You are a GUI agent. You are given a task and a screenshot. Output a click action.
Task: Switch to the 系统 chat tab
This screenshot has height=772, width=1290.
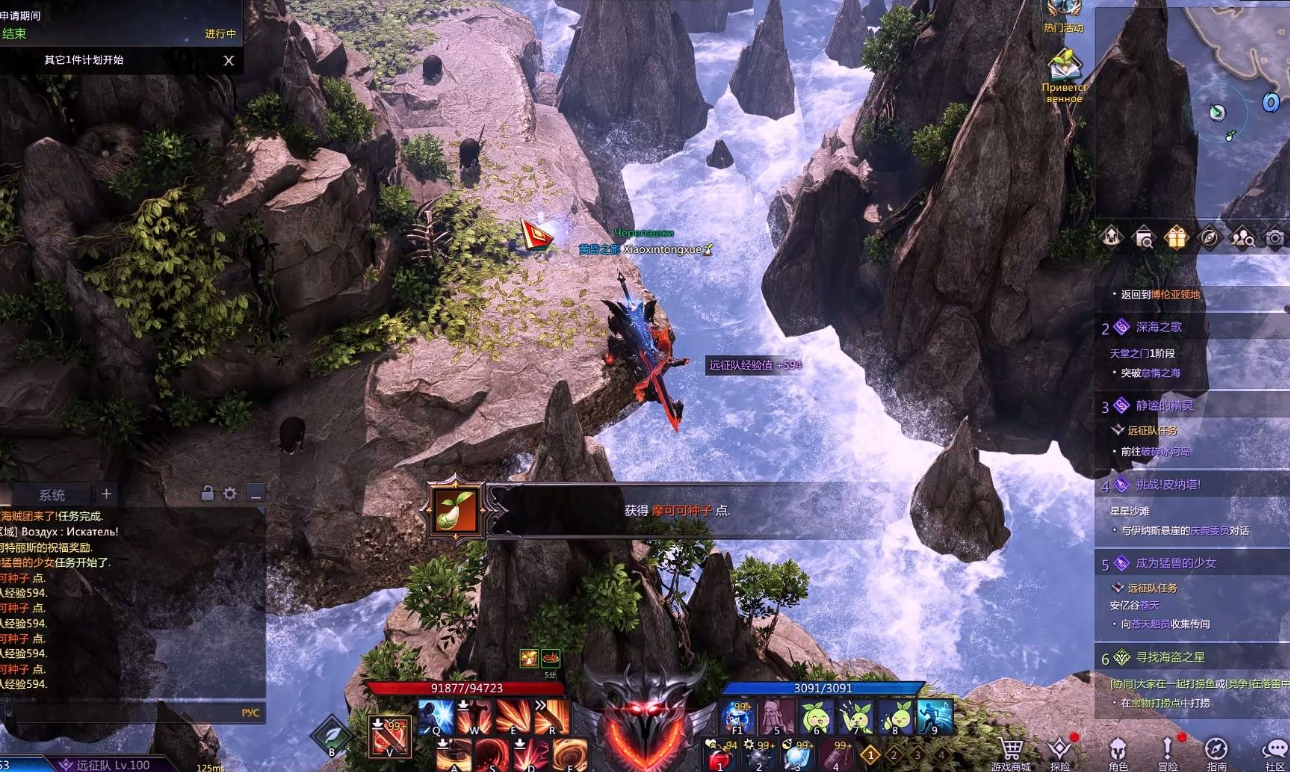pos(52,494)
